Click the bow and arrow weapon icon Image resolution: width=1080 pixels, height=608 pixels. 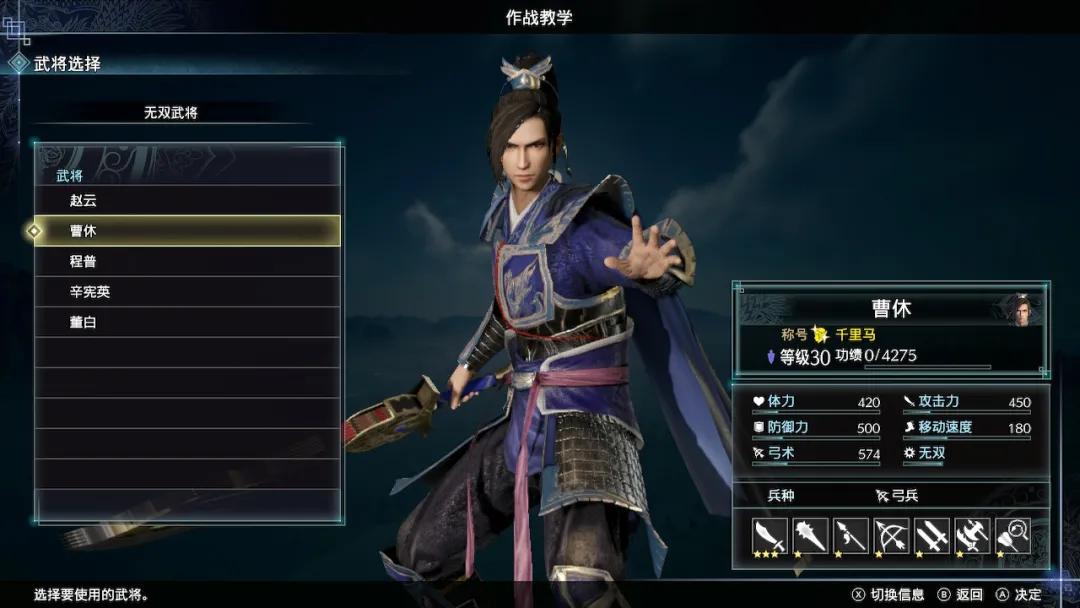891,536
